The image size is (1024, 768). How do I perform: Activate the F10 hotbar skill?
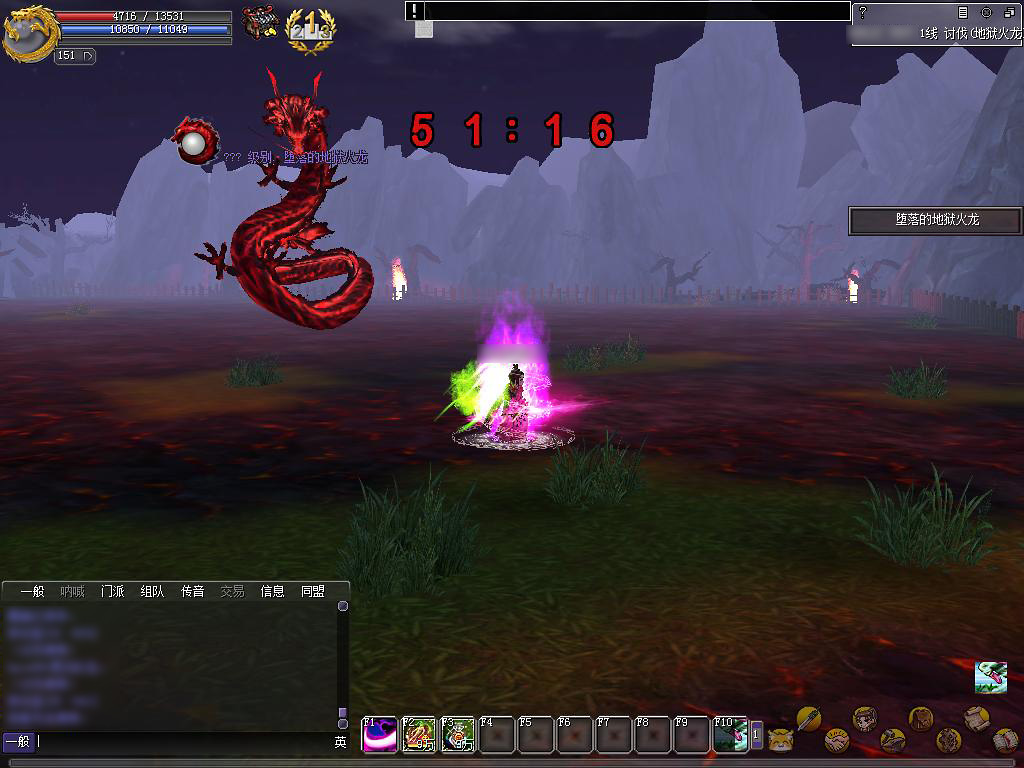click(730, 735)
